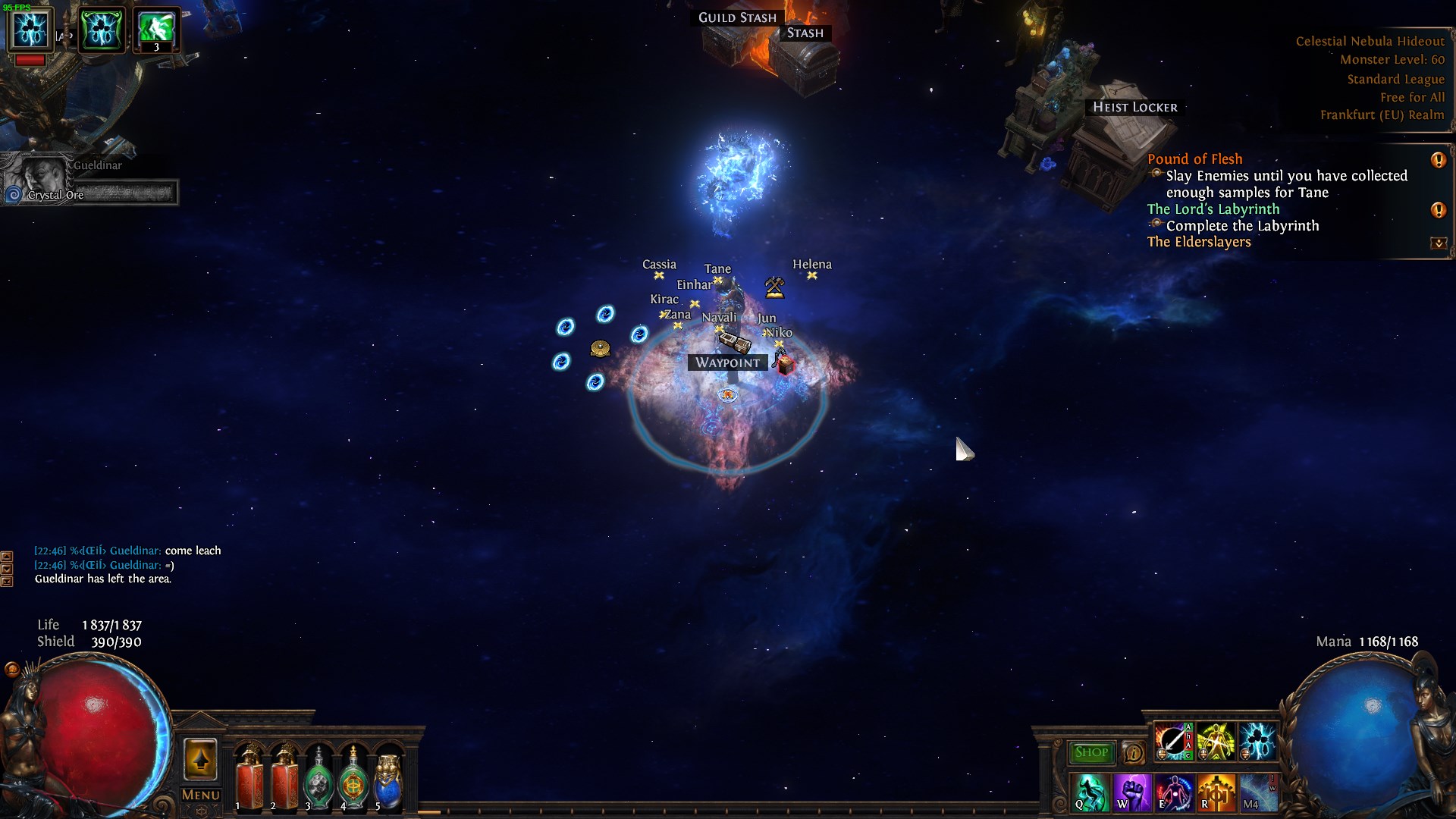Open the green Shop button
Image resolution: width=1456 pixels, height=819 pixels.
pyautogui.click(x=1090, y=752)
